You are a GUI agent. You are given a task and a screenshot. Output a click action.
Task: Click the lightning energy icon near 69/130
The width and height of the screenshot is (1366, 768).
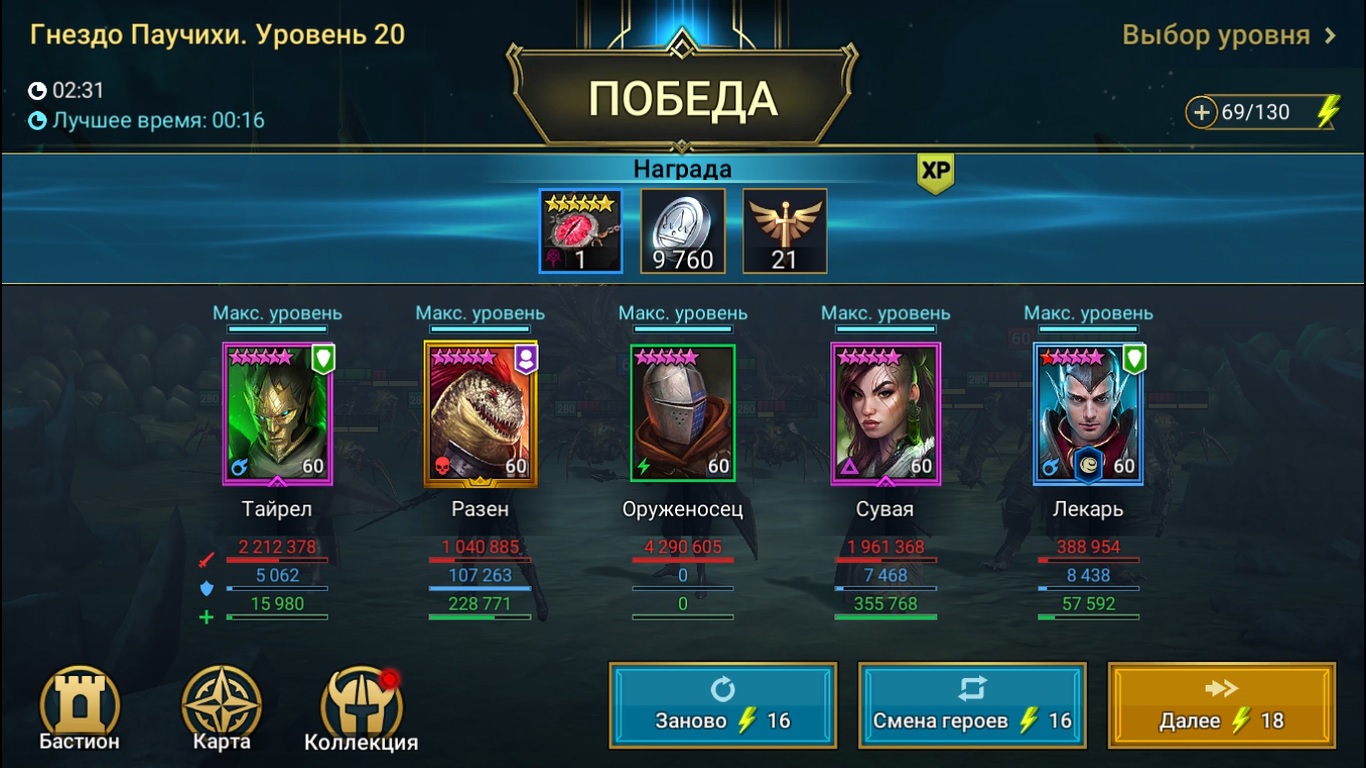(1330, 113)
